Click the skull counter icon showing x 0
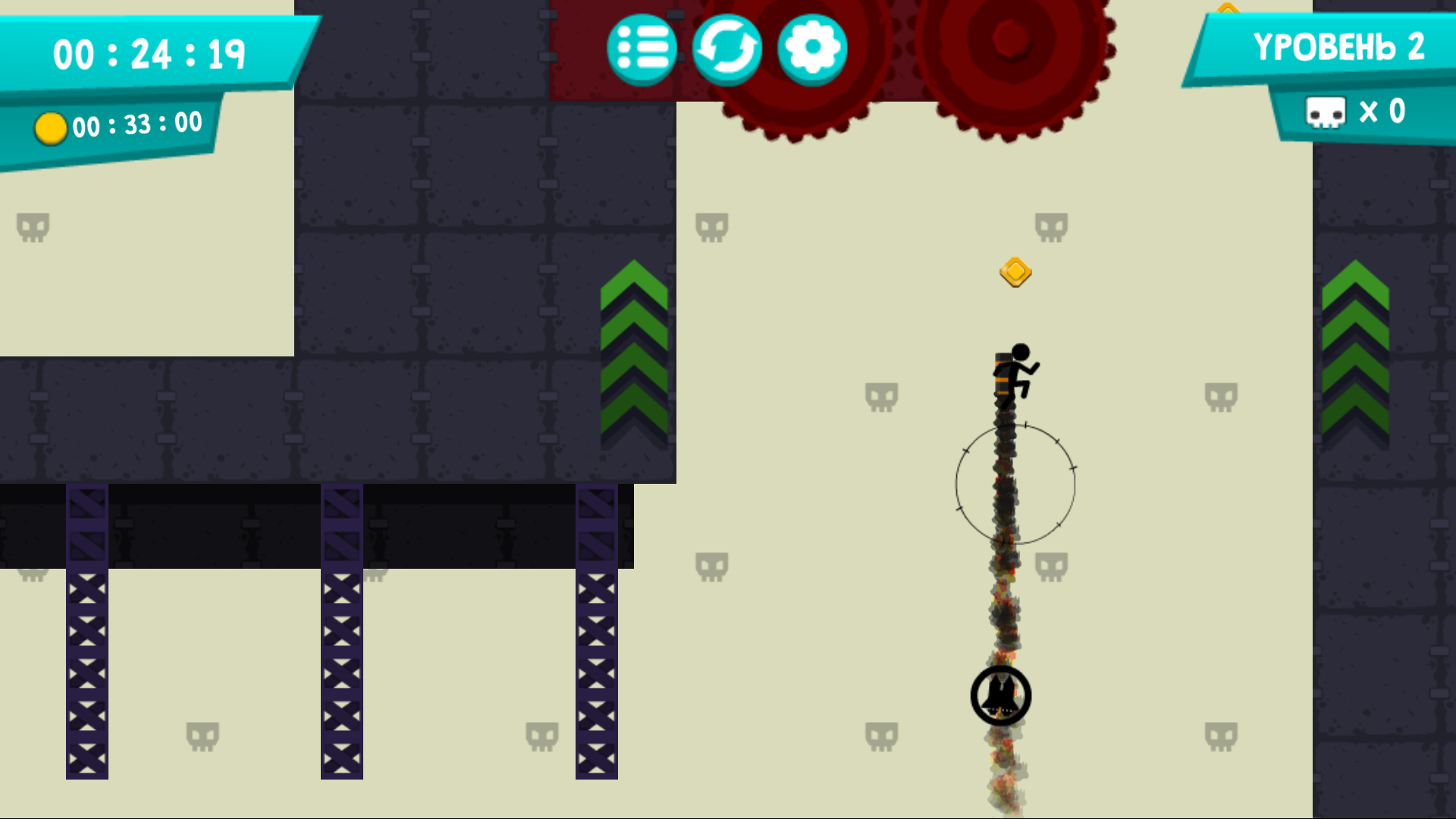The image size is (1456, 819). point(1325,111)
